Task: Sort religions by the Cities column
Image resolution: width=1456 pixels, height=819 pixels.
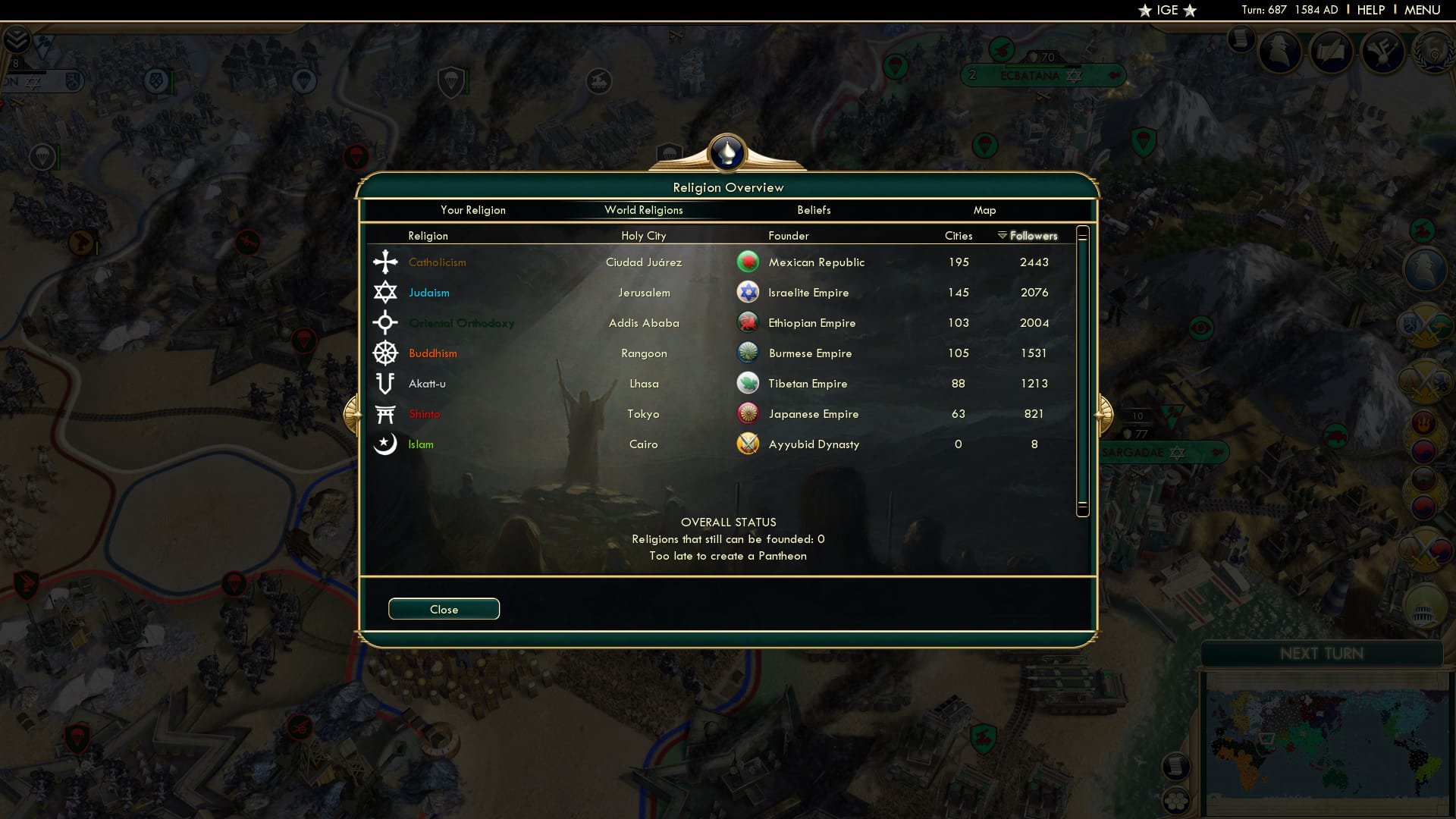Action: tap(958, 236)
